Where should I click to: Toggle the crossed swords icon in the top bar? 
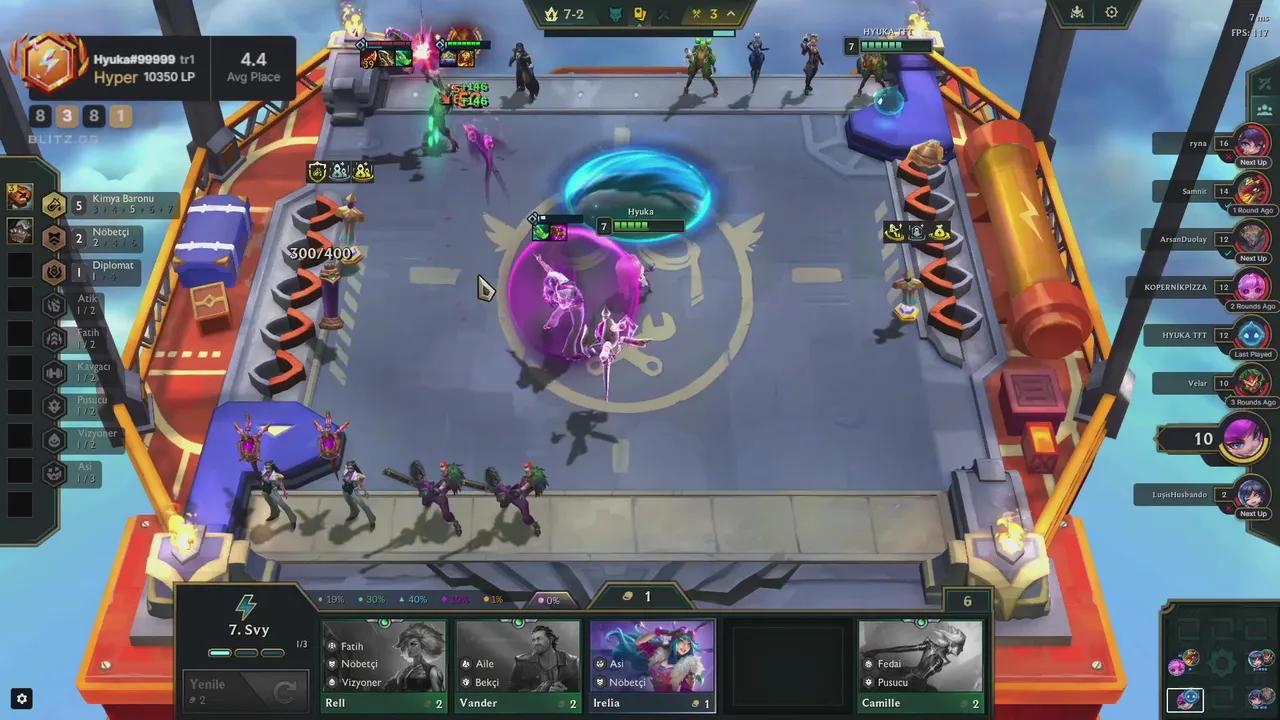[x=662, y=13]
